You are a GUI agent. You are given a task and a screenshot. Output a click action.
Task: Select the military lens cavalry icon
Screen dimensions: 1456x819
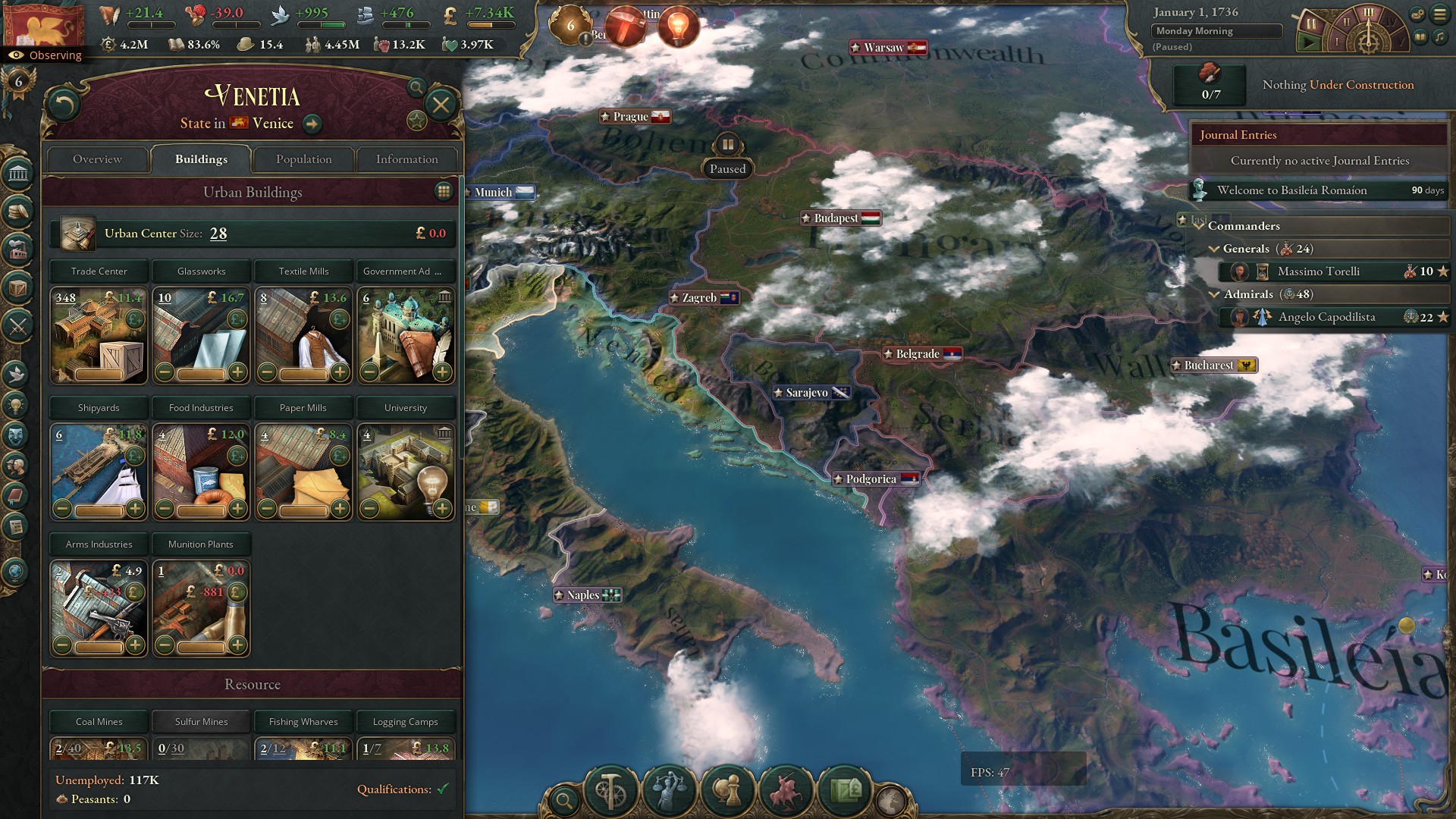tap(786, 791)
